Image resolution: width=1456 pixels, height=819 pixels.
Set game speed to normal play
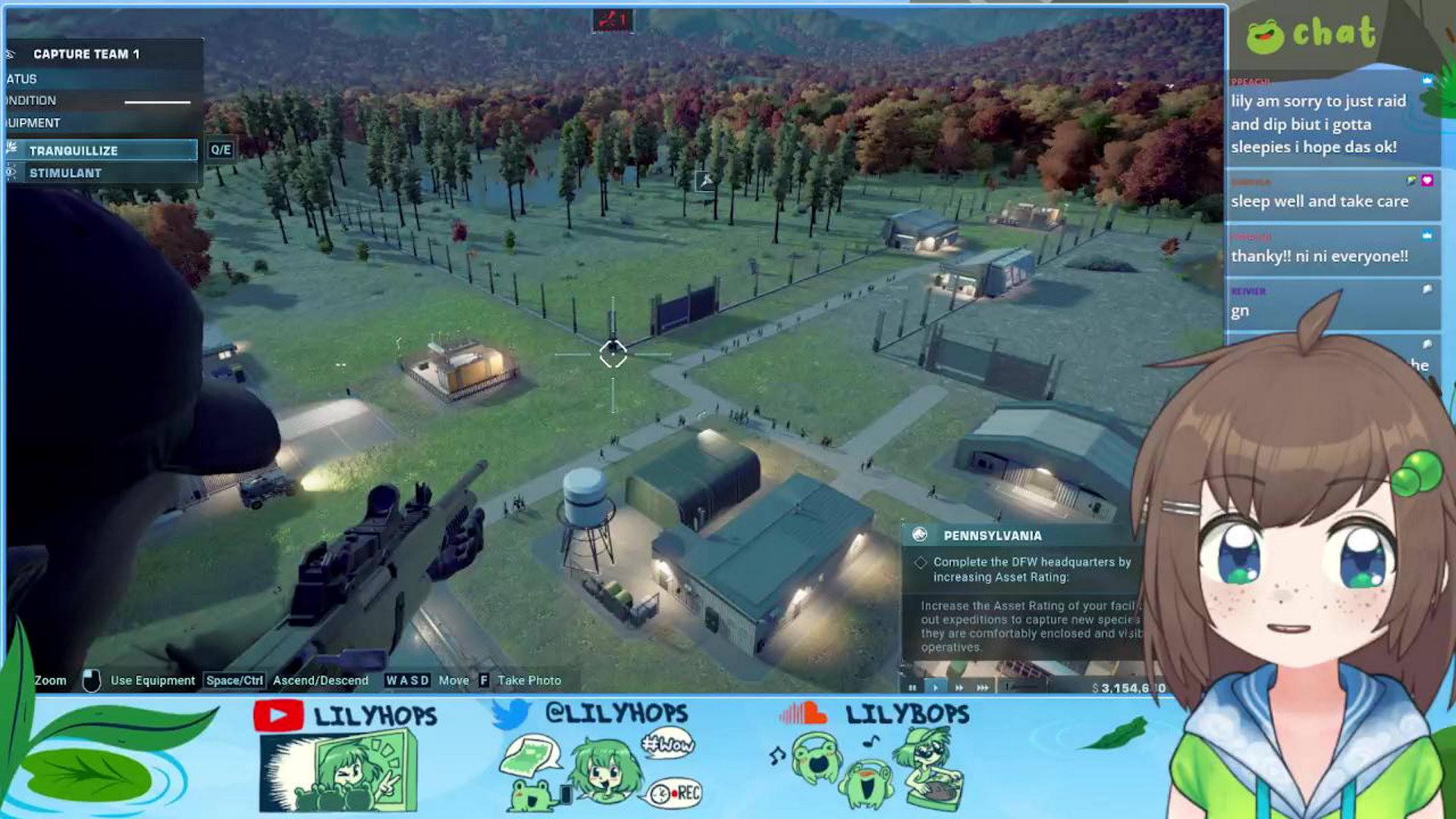[935, 688]
